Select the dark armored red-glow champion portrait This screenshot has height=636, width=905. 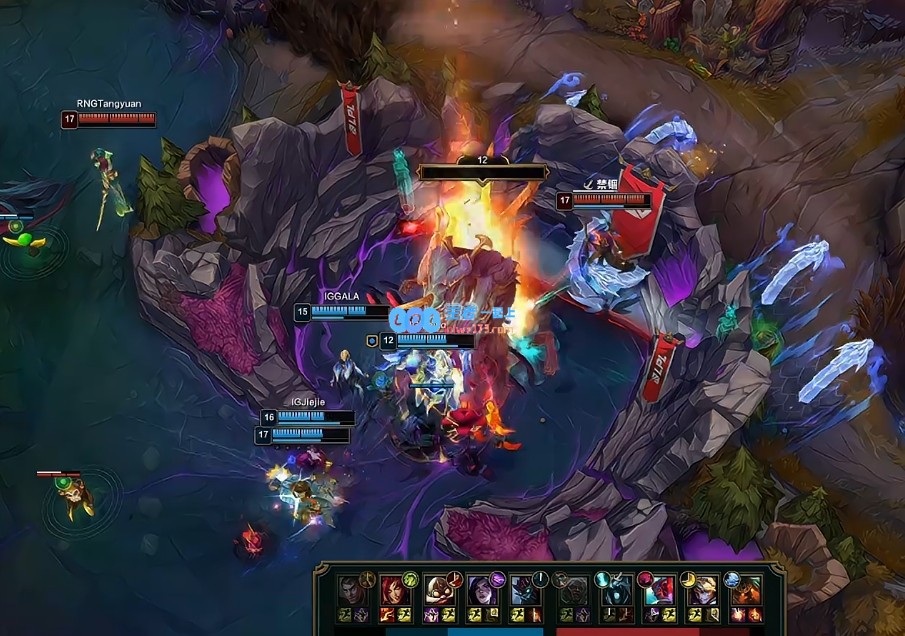pyautogui.click(x=524, y=589)
